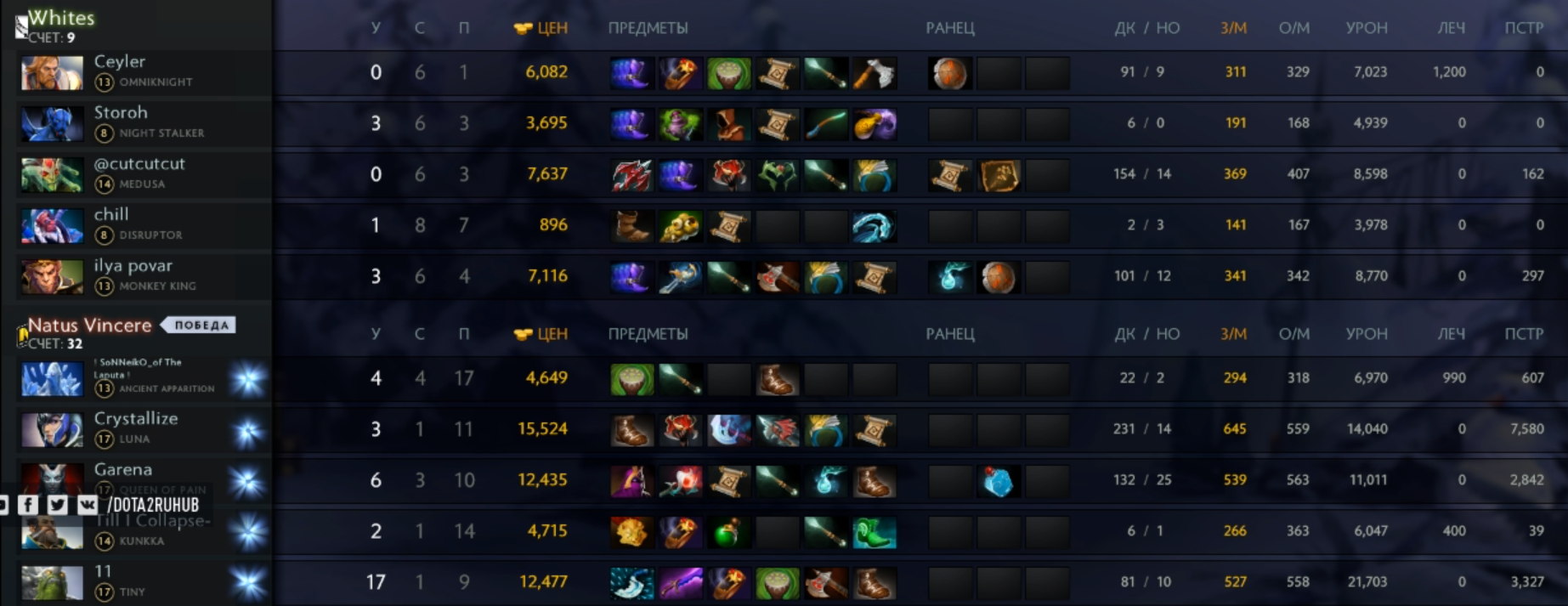Image resolution: width=1568 pixels, height=606 pixels.
Task: Select chill's Disruptor portrait
Action: click(52, 226)
